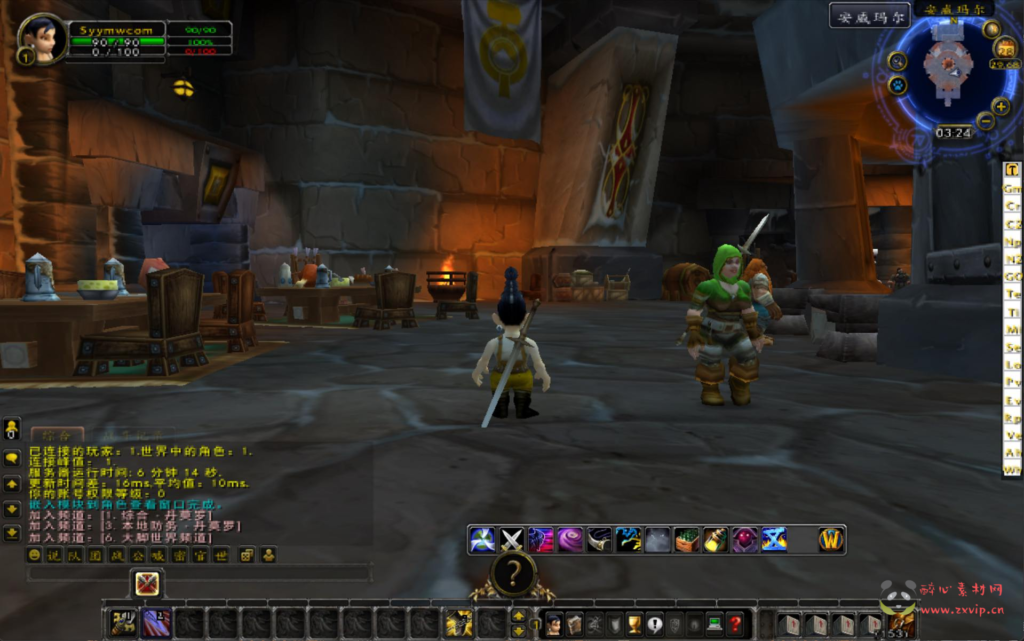Click the magnifying glass tracking button
This screenshot has width=1024, height=641.
[897, 60]
